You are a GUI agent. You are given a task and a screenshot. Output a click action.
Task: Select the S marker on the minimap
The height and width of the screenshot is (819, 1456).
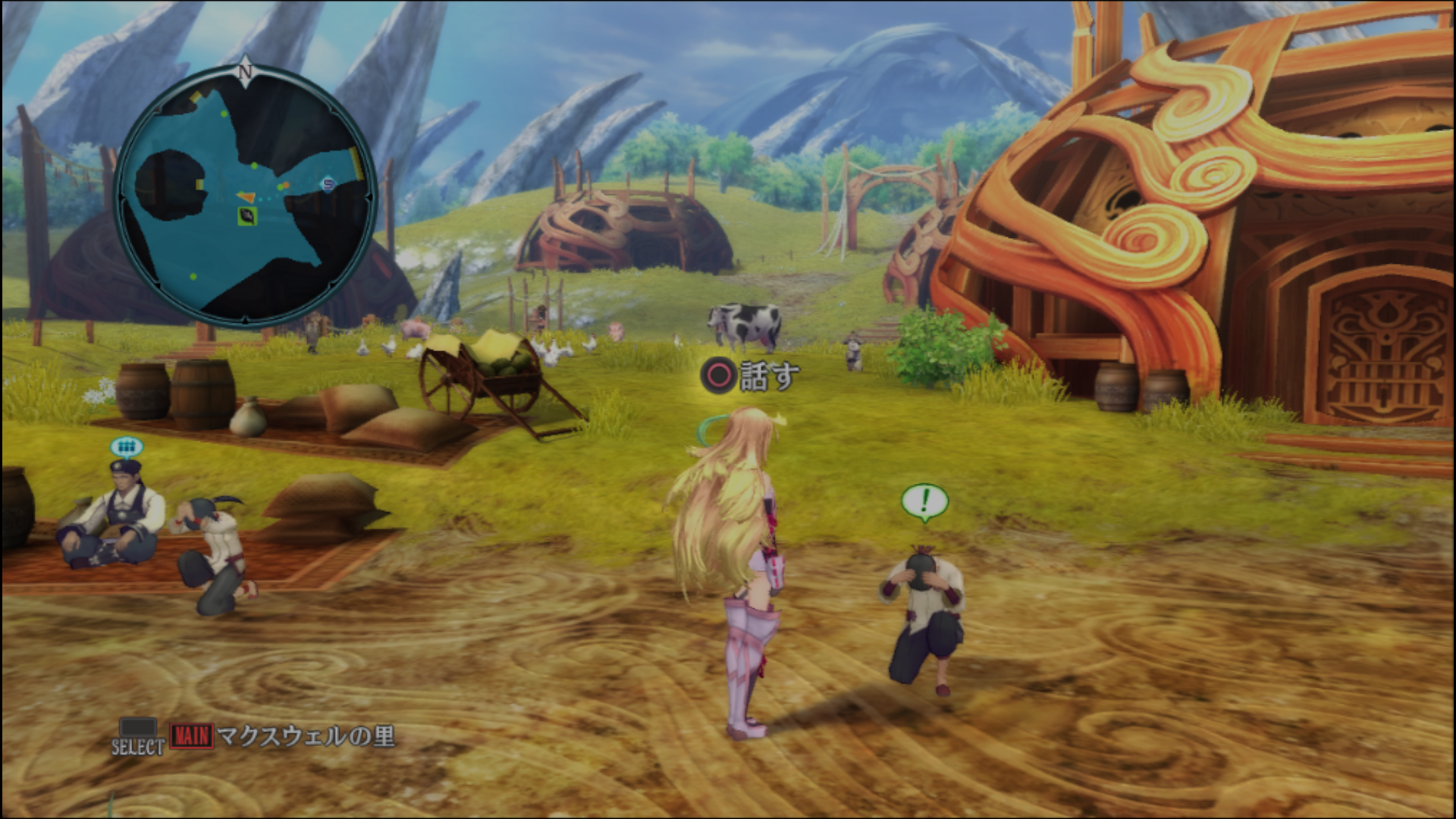tap(328, 184)
